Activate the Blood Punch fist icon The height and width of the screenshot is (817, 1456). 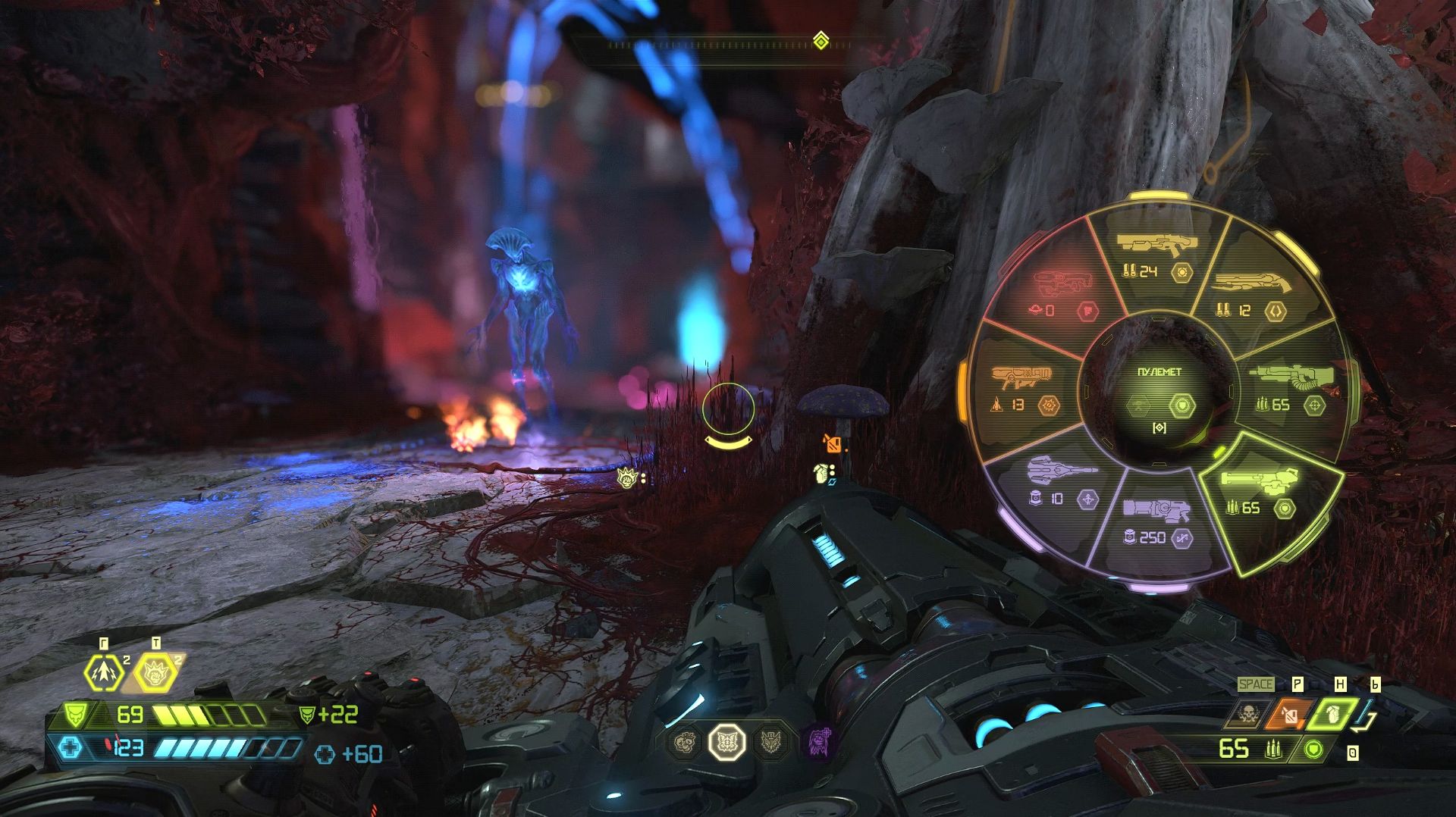pos(155,672)
